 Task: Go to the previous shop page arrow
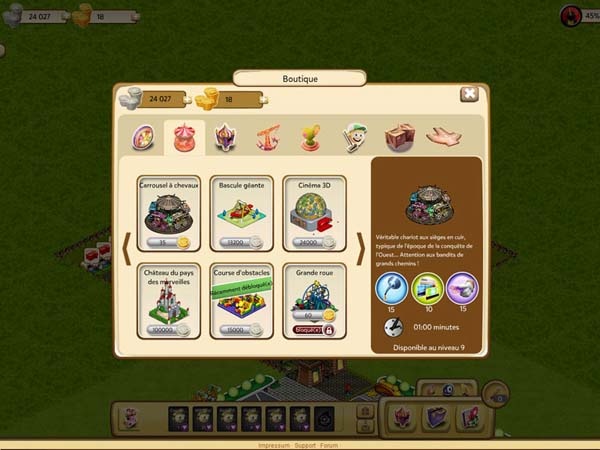click(127, 255)
